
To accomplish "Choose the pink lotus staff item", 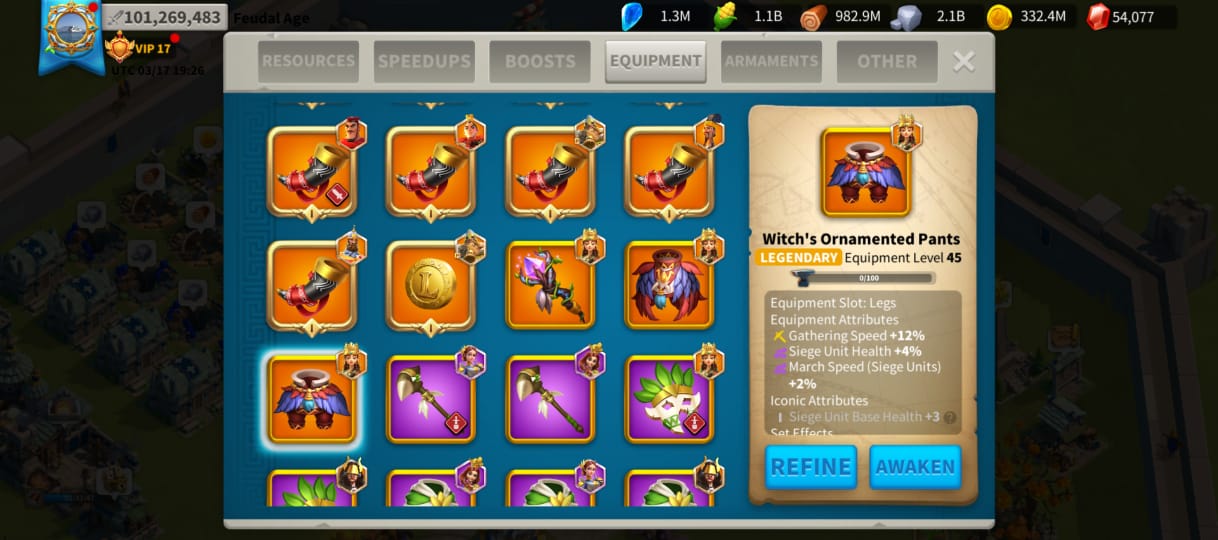I will [x=549, y=285].
